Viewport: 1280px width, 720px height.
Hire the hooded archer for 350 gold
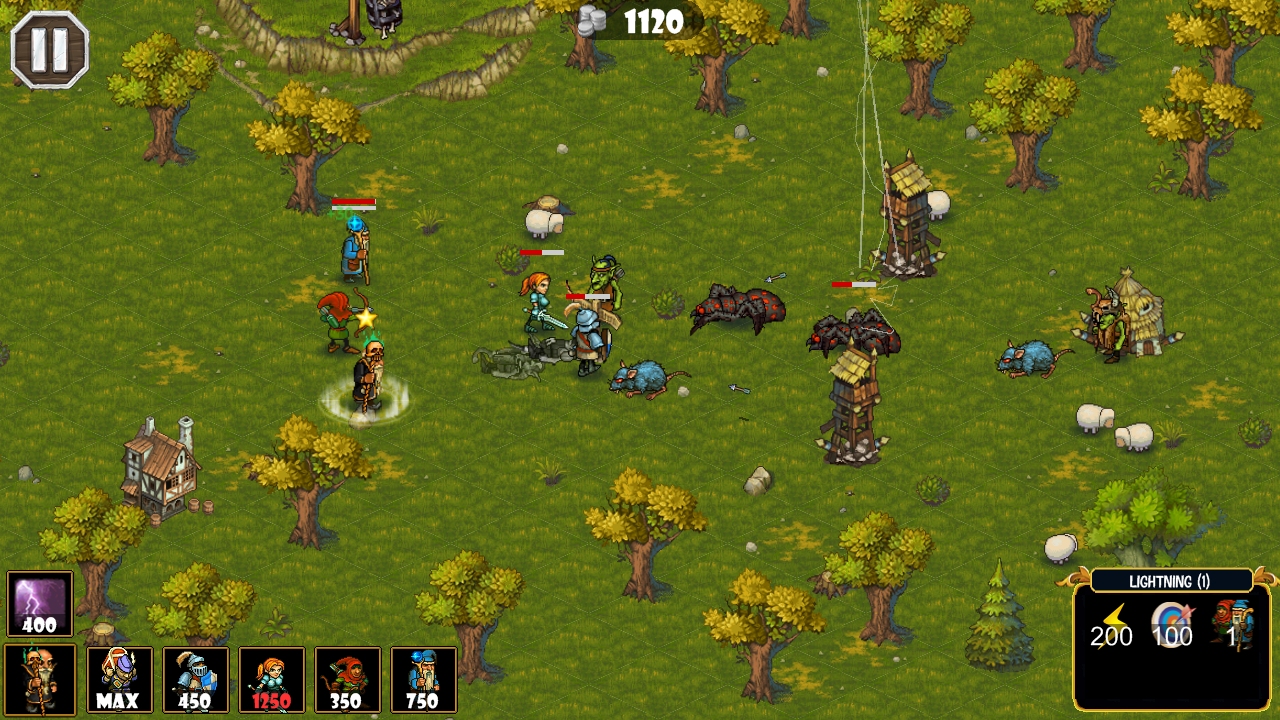tap(348, 685)
